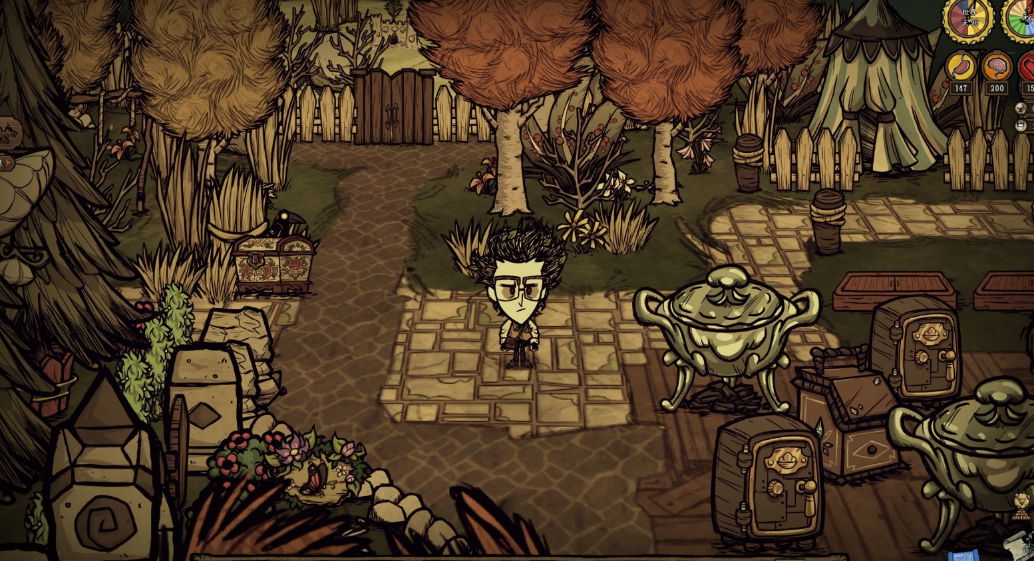Open the wooden crafting tab at the screen edge

[8, 130]
